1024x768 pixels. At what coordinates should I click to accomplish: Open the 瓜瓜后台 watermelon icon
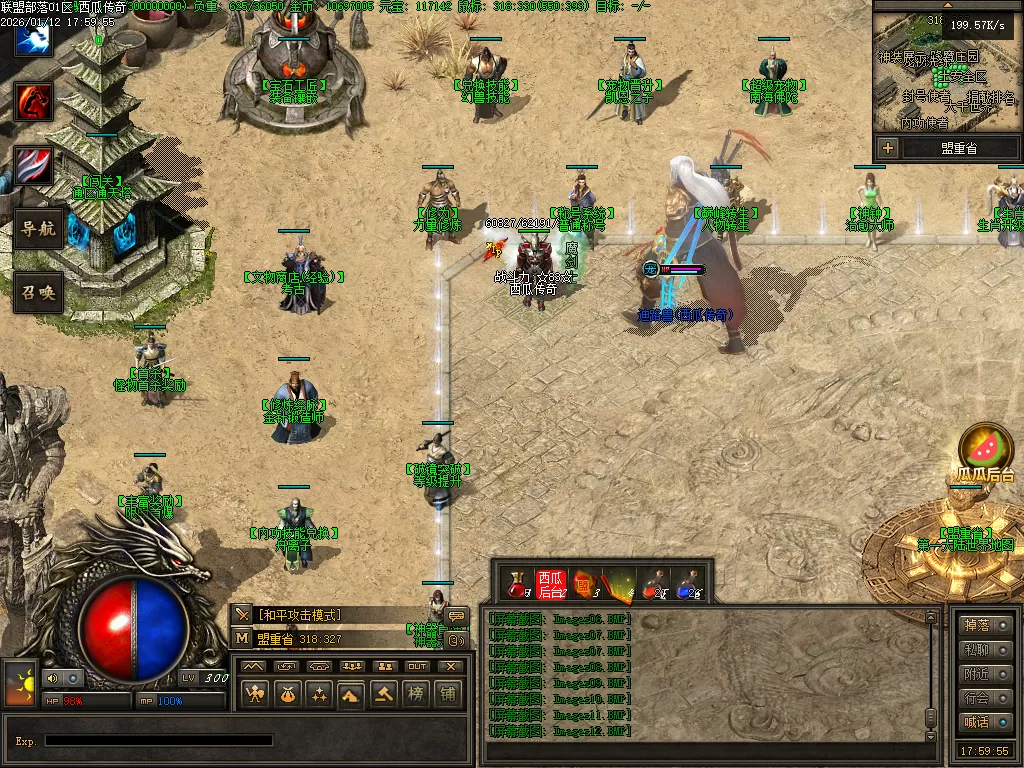(985, 447)
